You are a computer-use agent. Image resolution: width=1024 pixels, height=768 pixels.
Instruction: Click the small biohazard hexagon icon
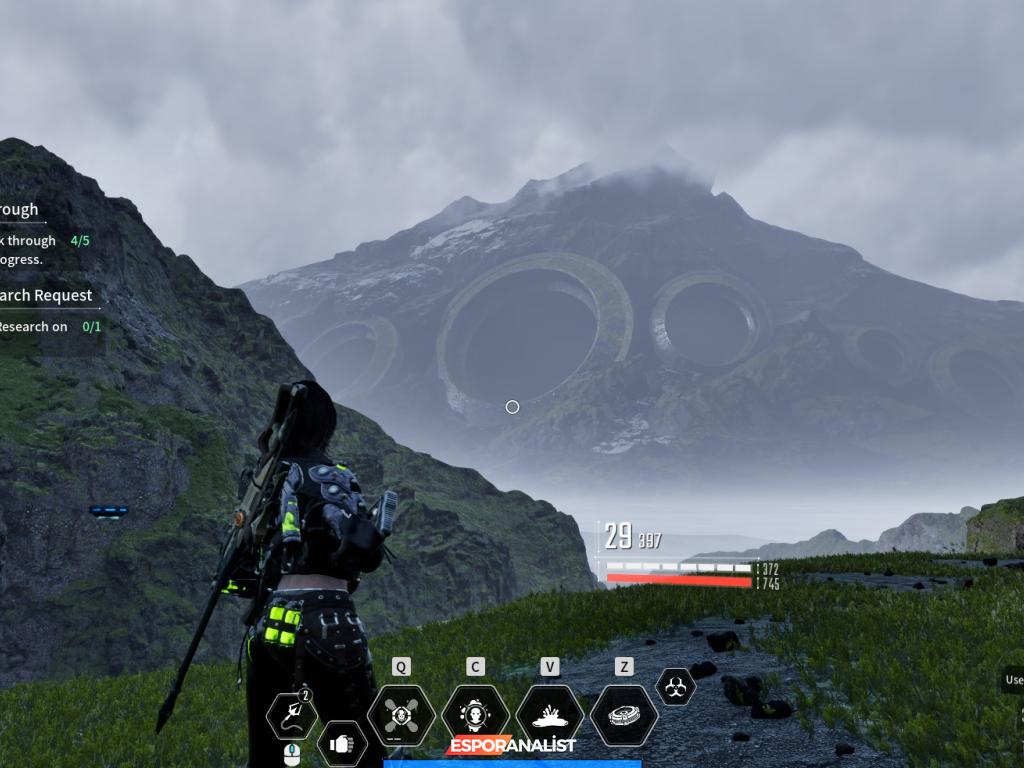click(x=675, y=686)
